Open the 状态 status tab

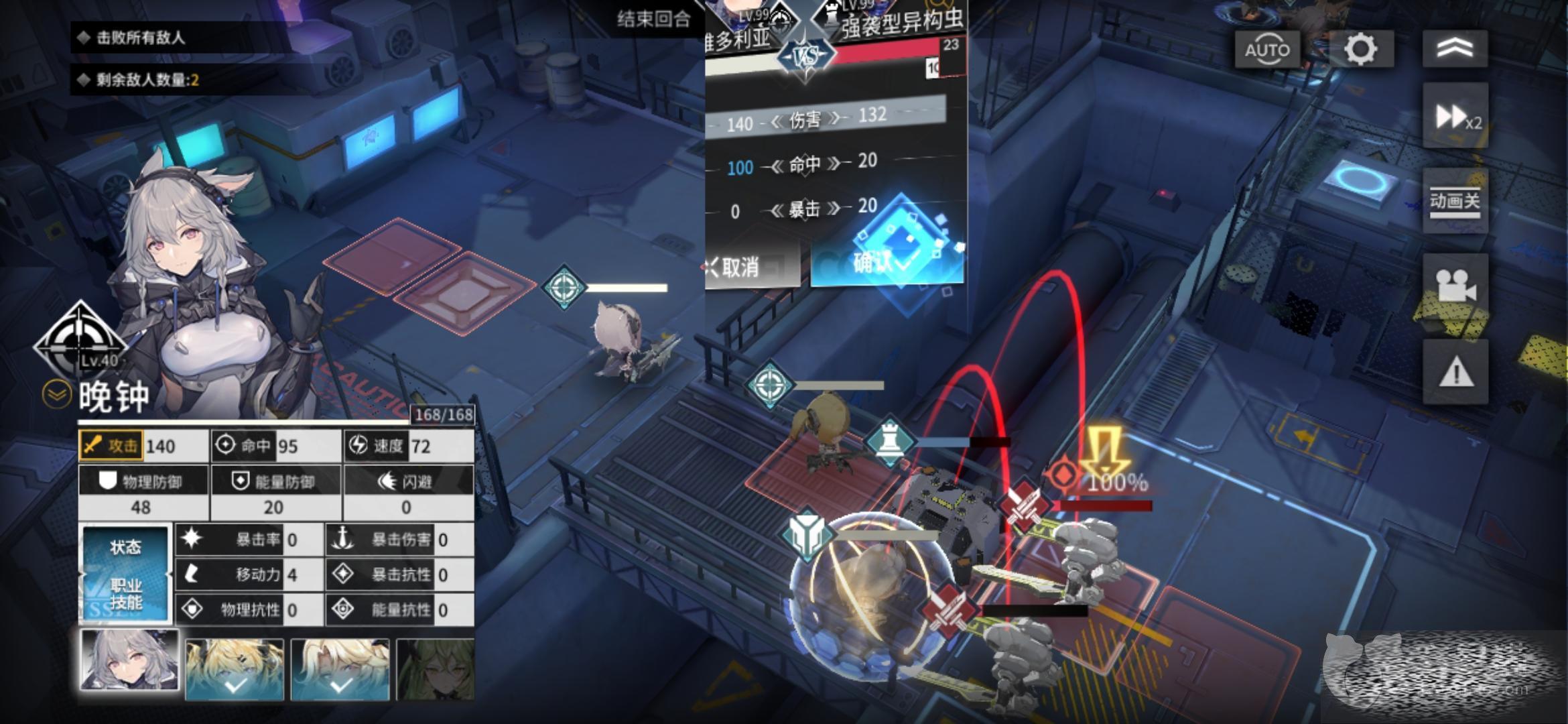(x=125, y=548)
